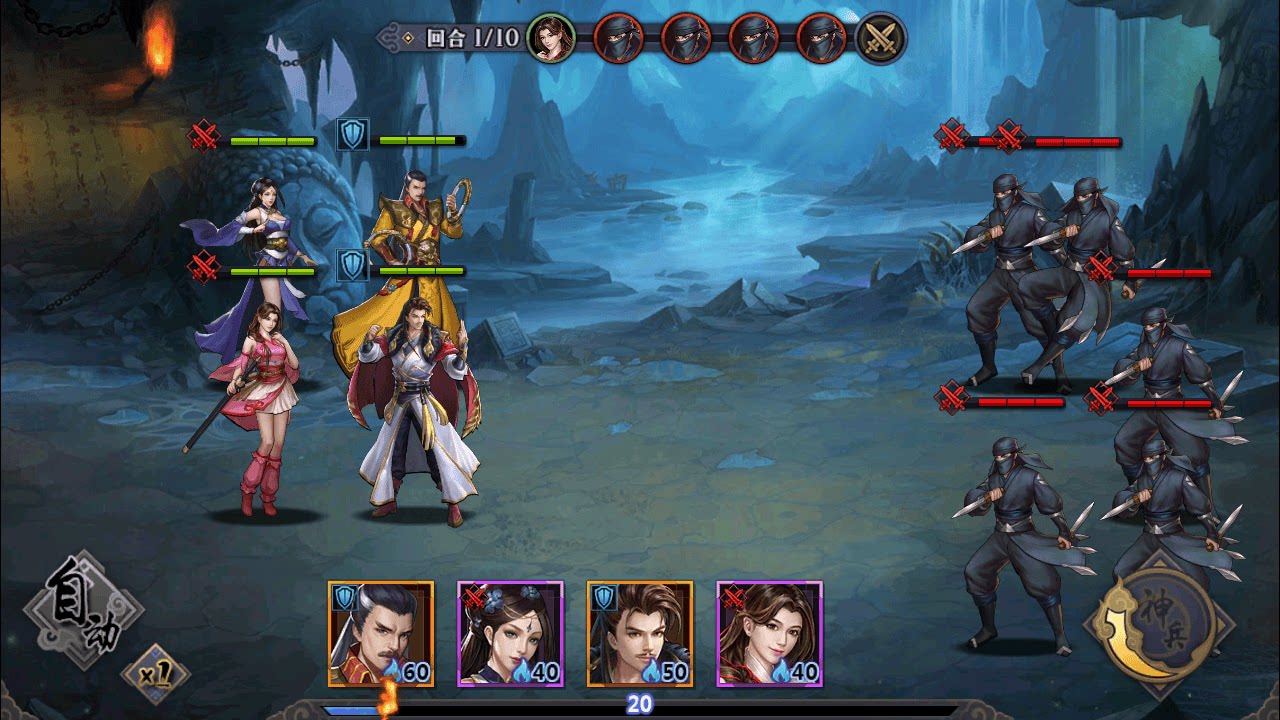Change the x1 battle speed
The image size is (1280, 720).
[155, 673]
